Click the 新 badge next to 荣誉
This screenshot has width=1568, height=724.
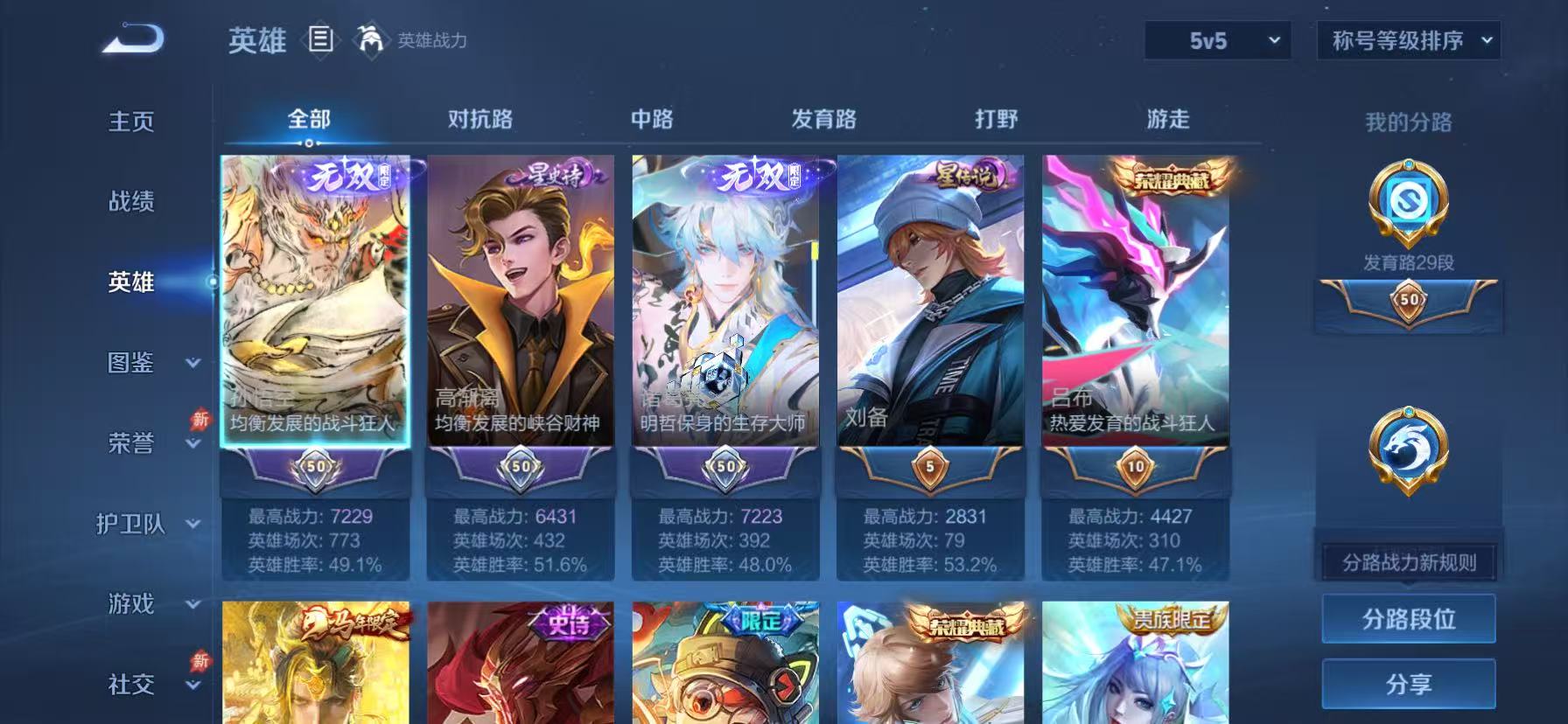(199, 421)
